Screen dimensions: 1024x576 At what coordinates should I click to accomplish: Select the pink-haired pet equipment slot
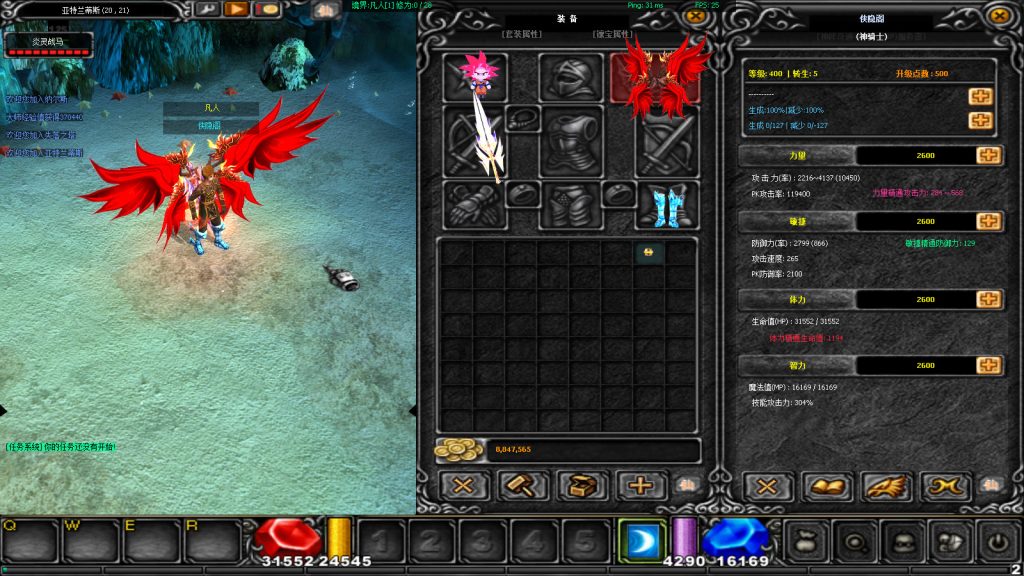[x=476, y=77]
